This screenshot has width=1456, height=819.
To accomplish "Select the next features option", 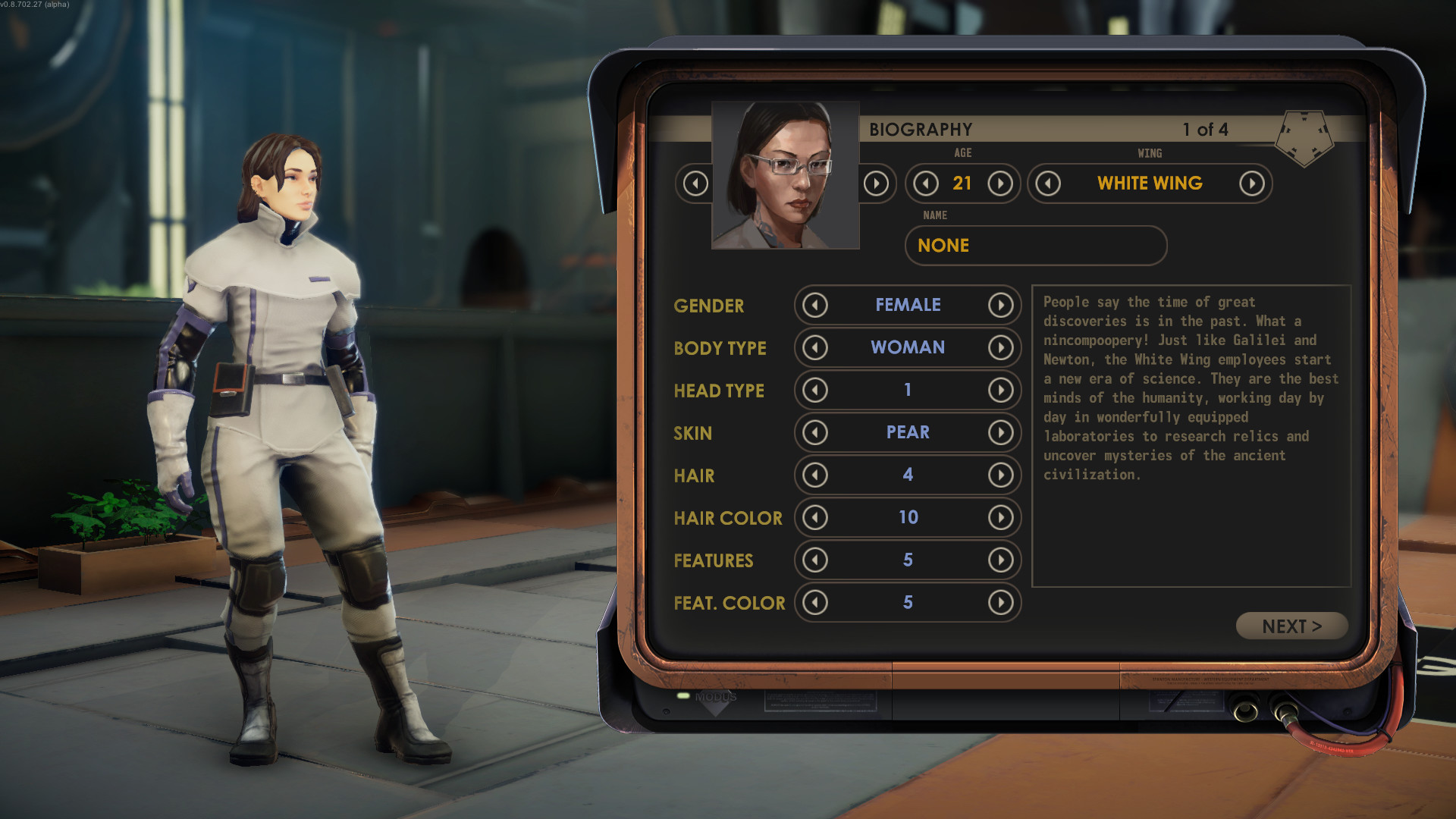I will click(1000, 560).
